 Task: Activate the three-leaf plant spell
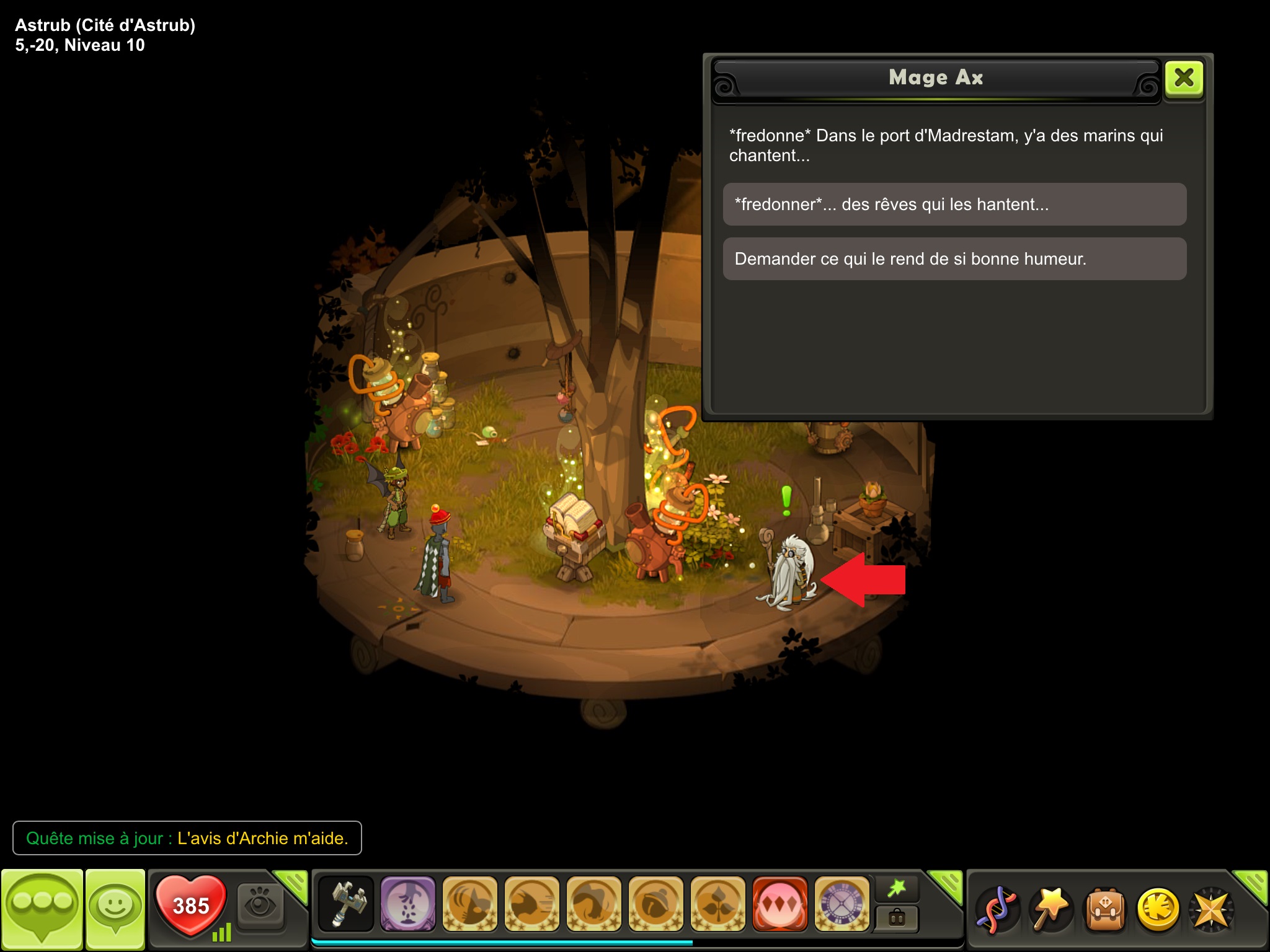717,904
